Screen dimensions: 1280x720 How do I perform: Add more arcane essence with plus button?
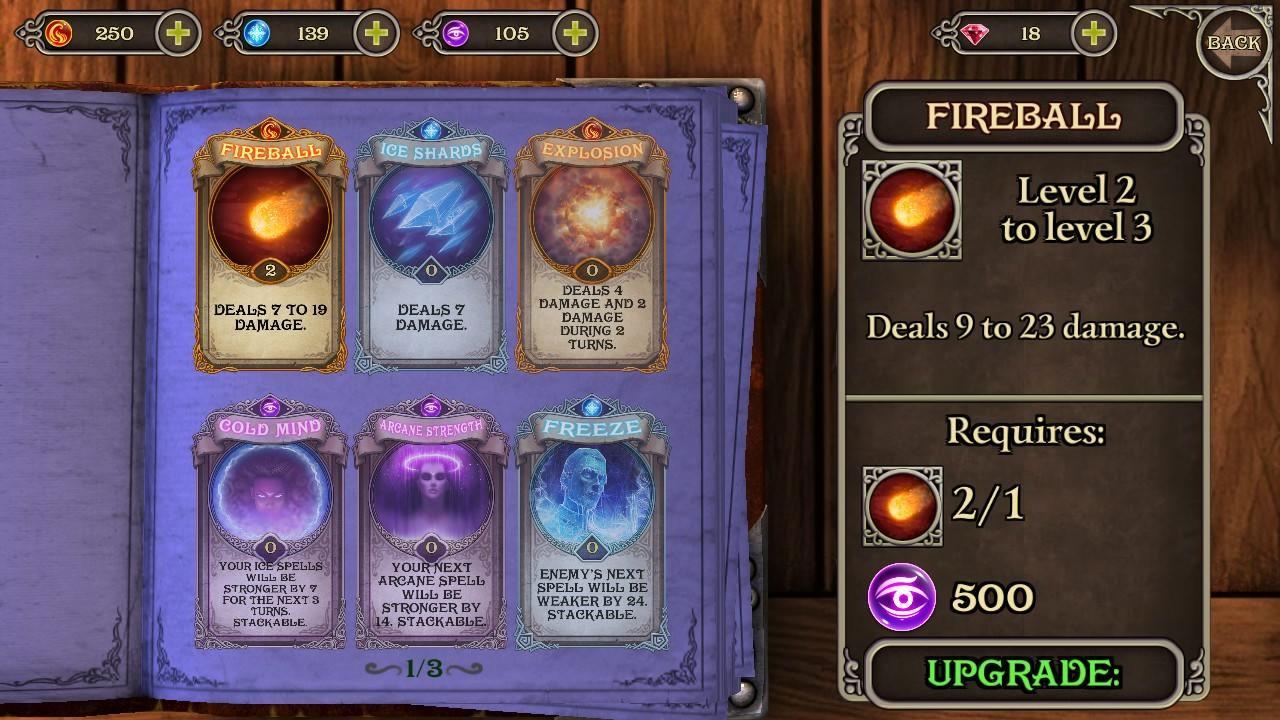tap(574, 33)
